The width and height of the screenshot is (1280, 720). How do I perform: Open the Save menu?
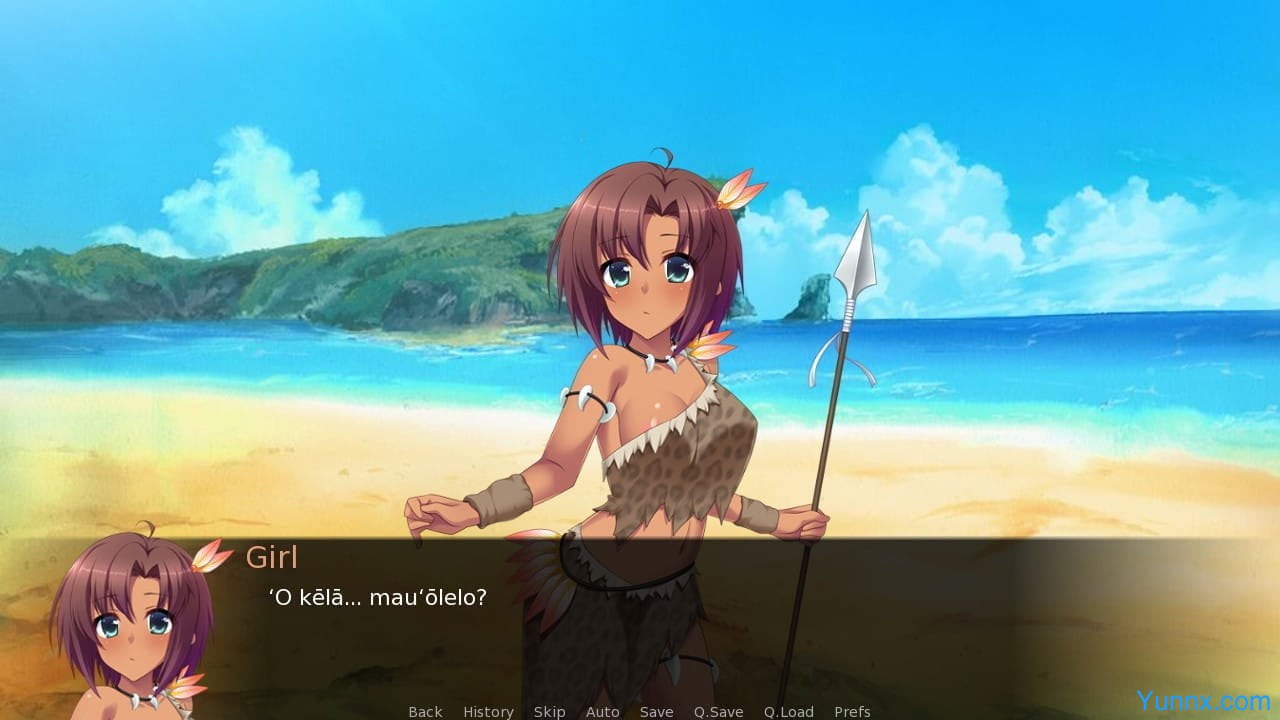[656, 711]
